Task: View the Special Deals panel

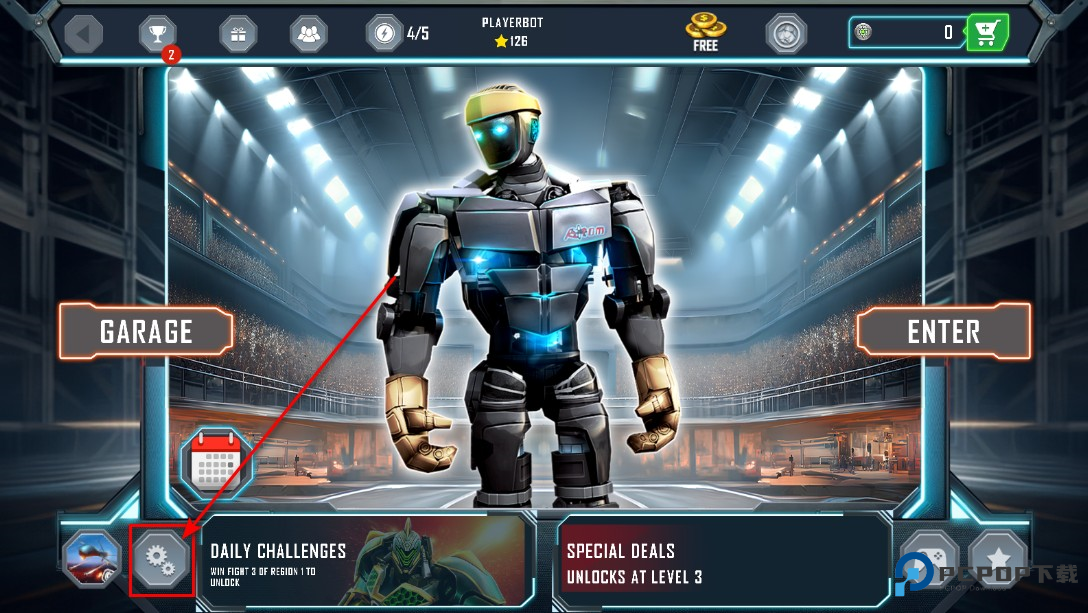Action: coord(722,562)
